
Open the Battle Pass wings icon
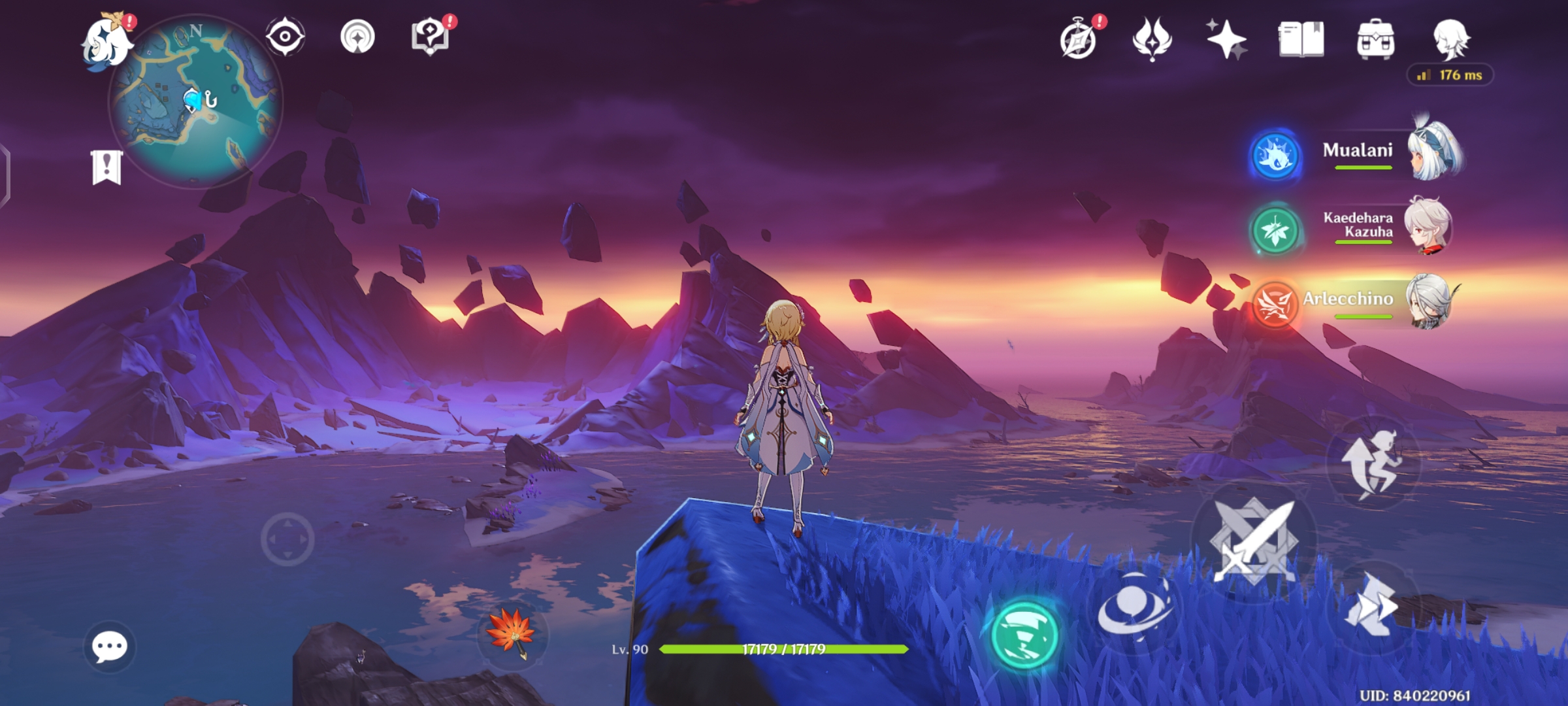[1152, 39]
